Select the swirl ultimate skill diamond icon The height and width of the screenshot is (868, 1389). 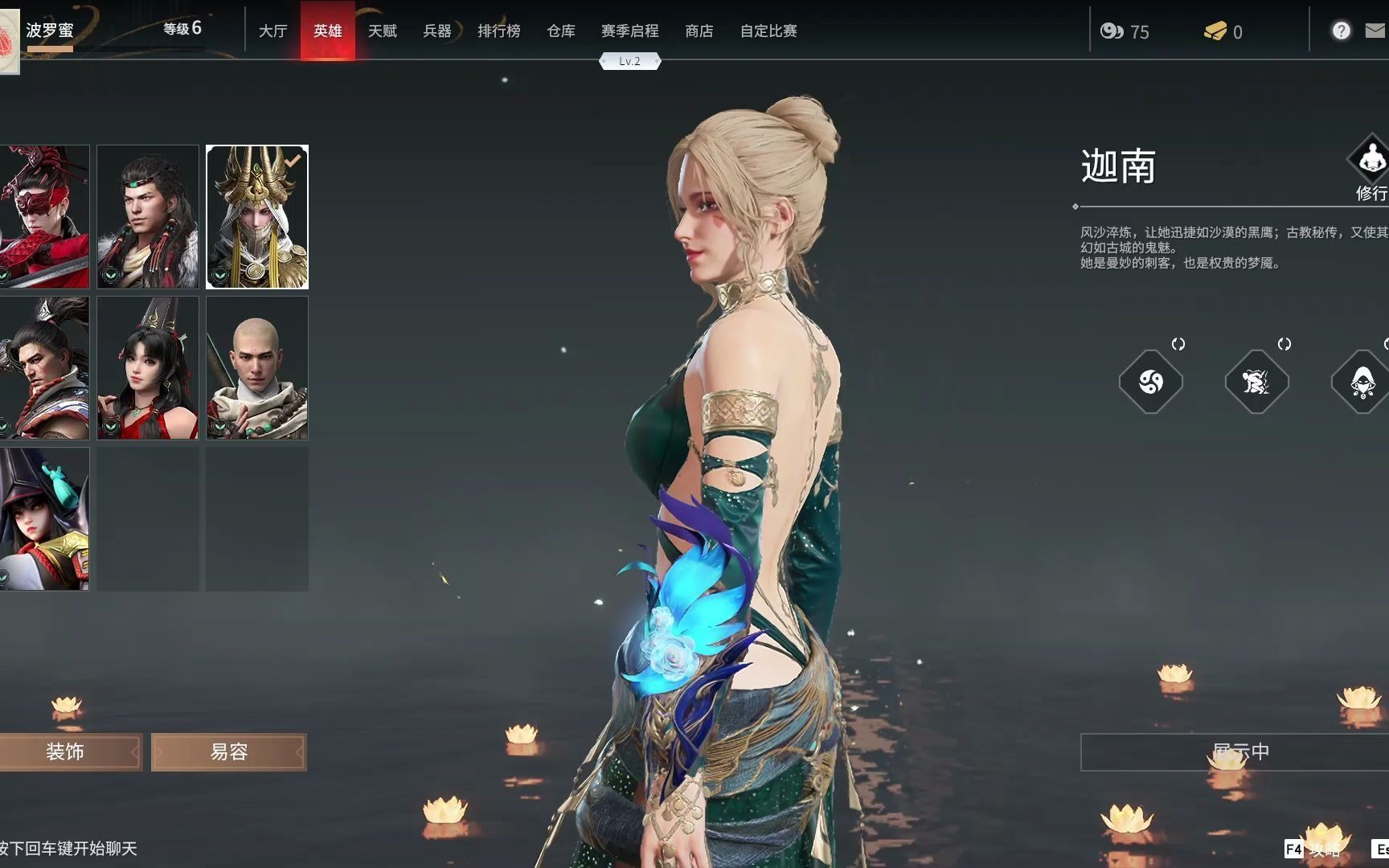coord(1151,383)
